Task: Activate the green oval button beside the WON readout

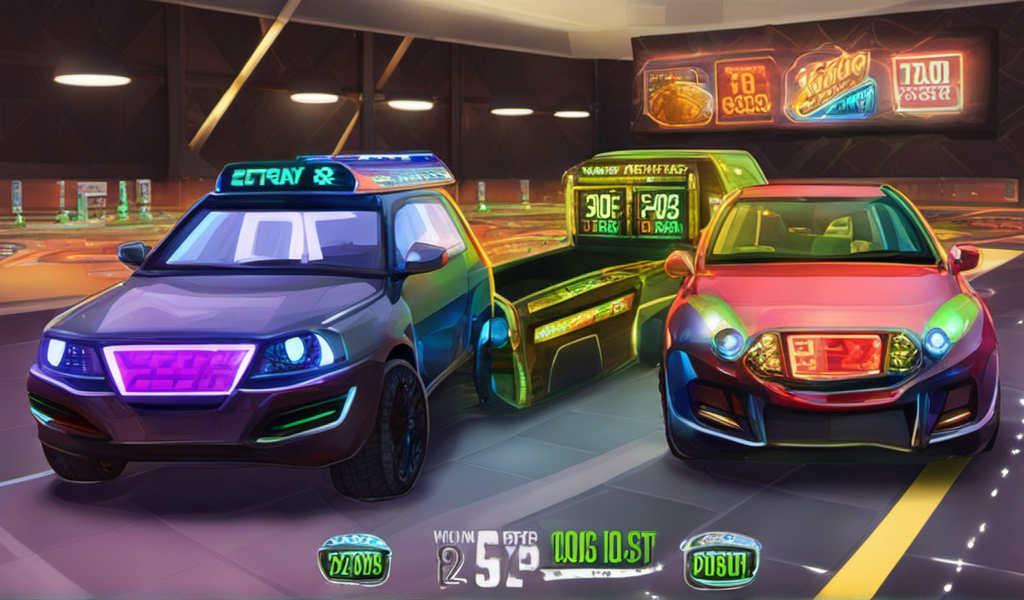Action: click(353, 560)
